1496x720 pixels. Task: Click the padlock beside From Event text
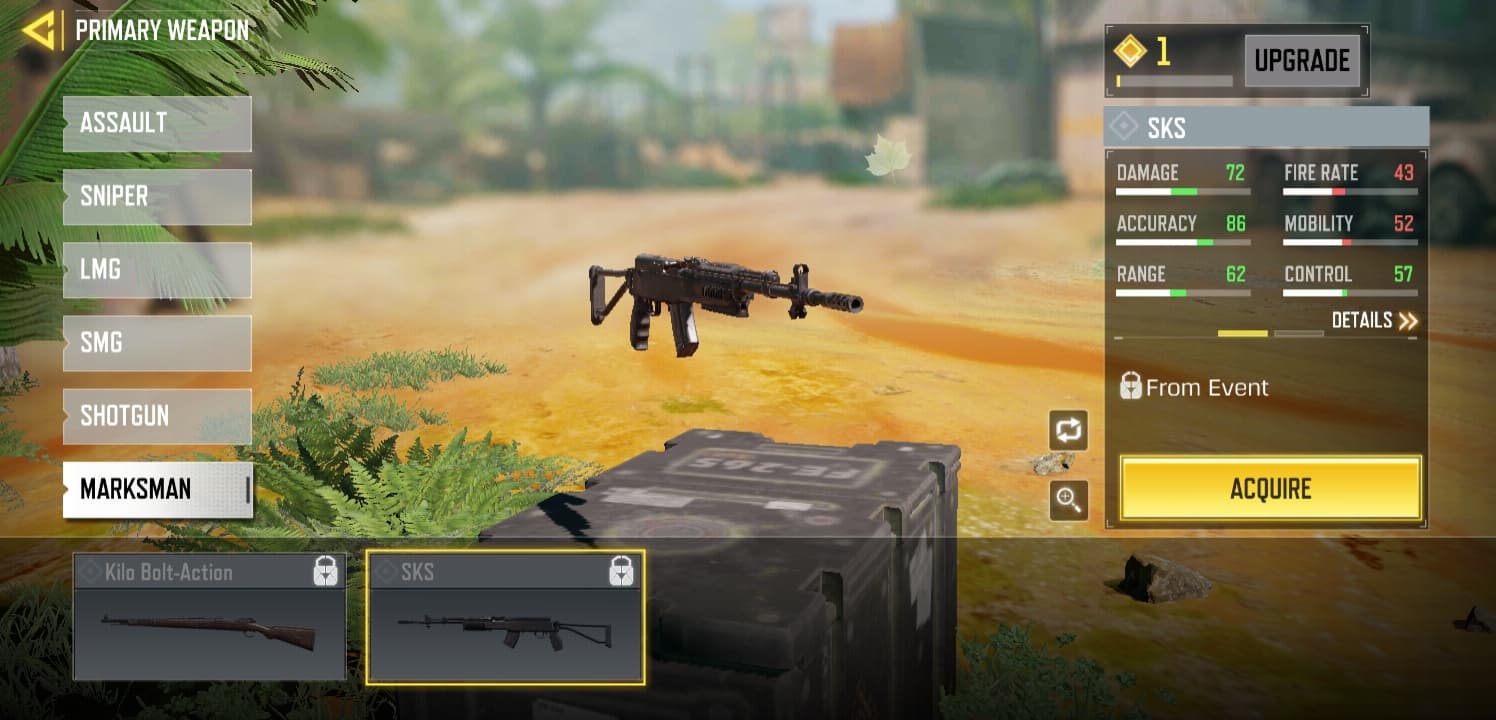[1130, 387]
